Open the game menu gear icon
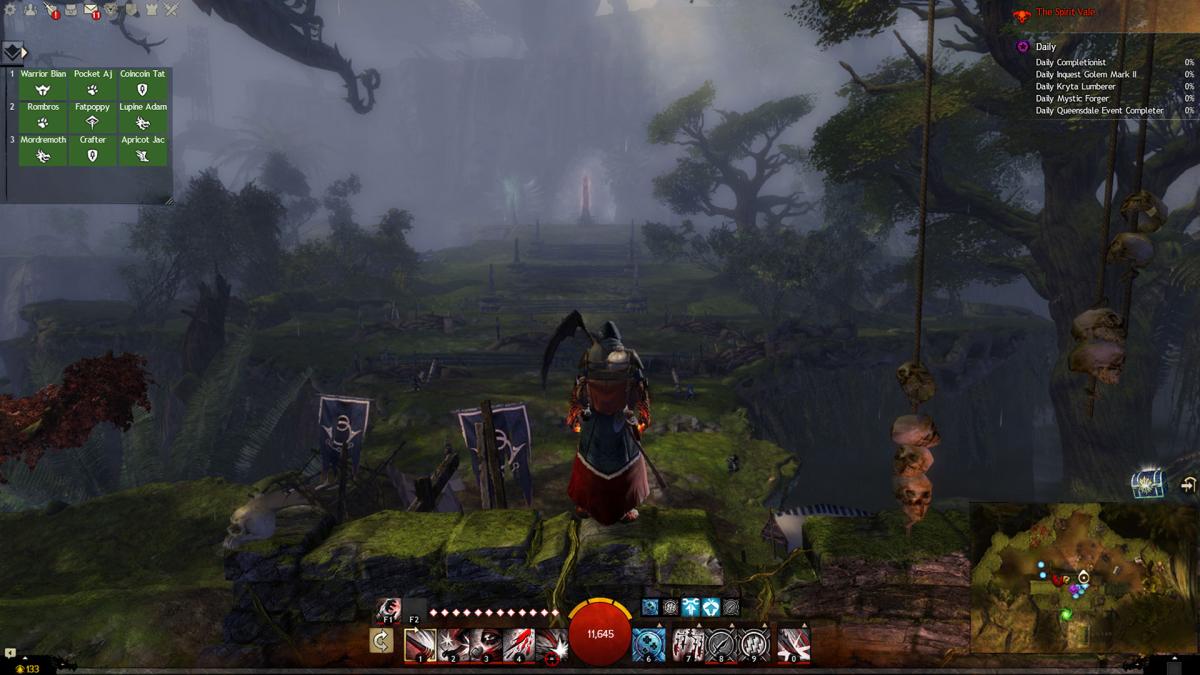 tap(8, 10)
